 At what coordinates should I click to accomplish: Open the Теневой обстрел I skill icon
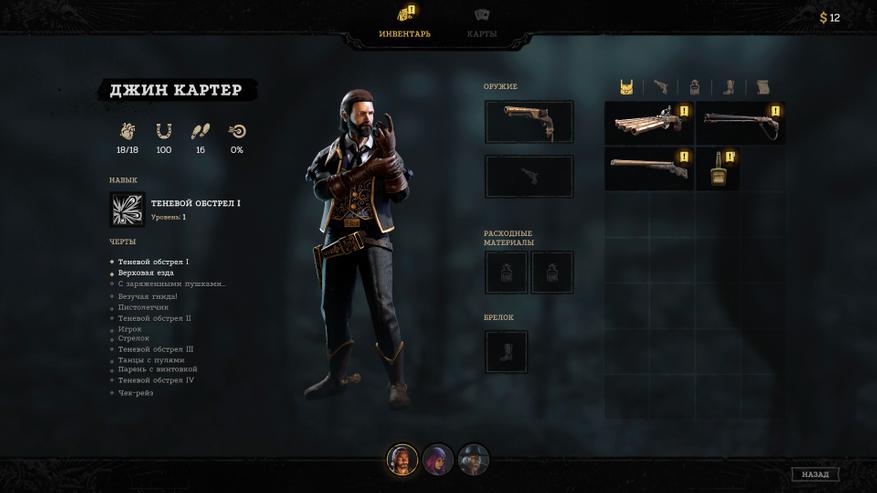(127, 210)
